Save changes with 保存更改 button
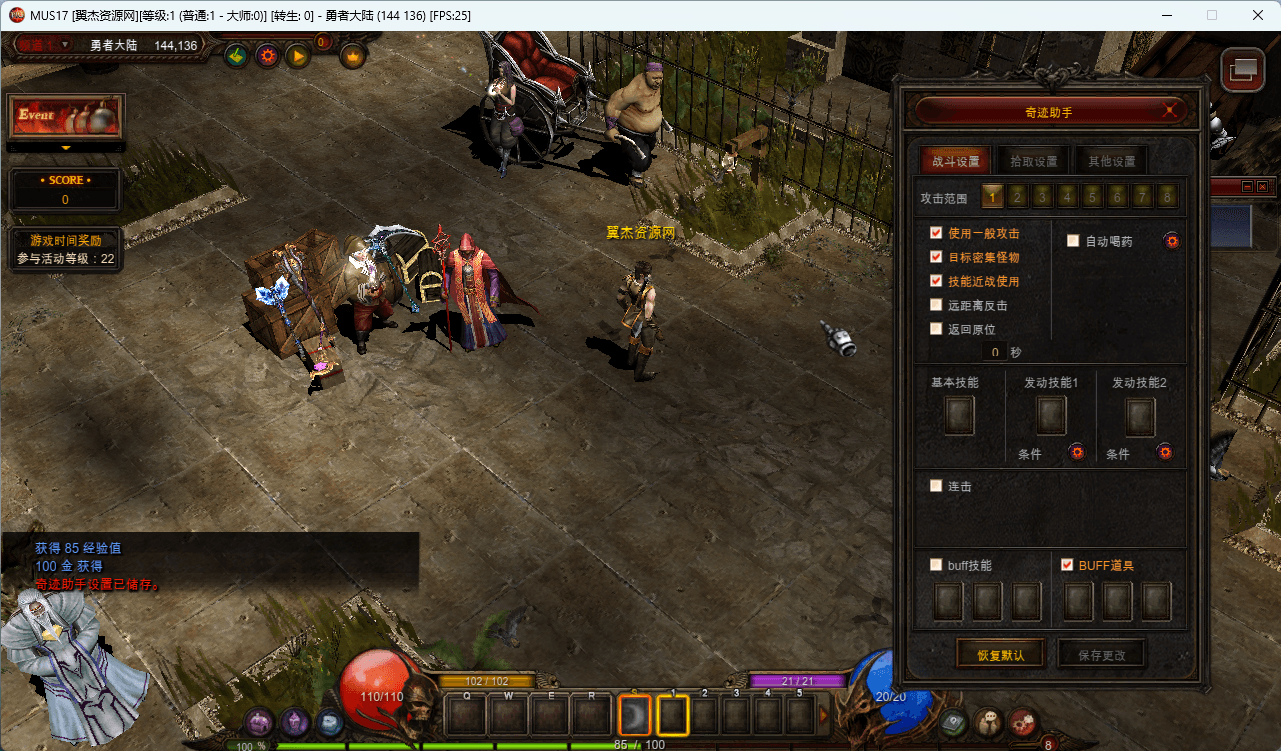Screen dimensions: 1281x751 (1101, 655)
